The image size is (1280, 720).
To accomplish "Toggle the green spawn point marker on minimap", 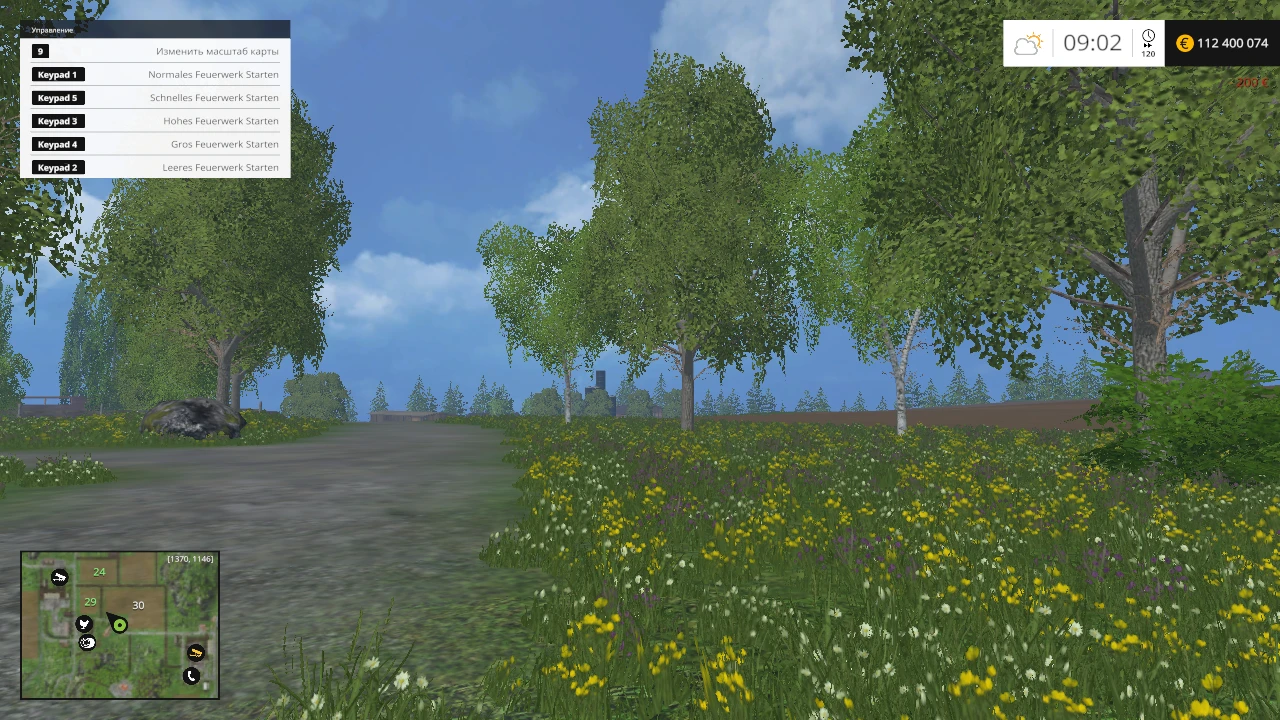I will tap(119, 626).
